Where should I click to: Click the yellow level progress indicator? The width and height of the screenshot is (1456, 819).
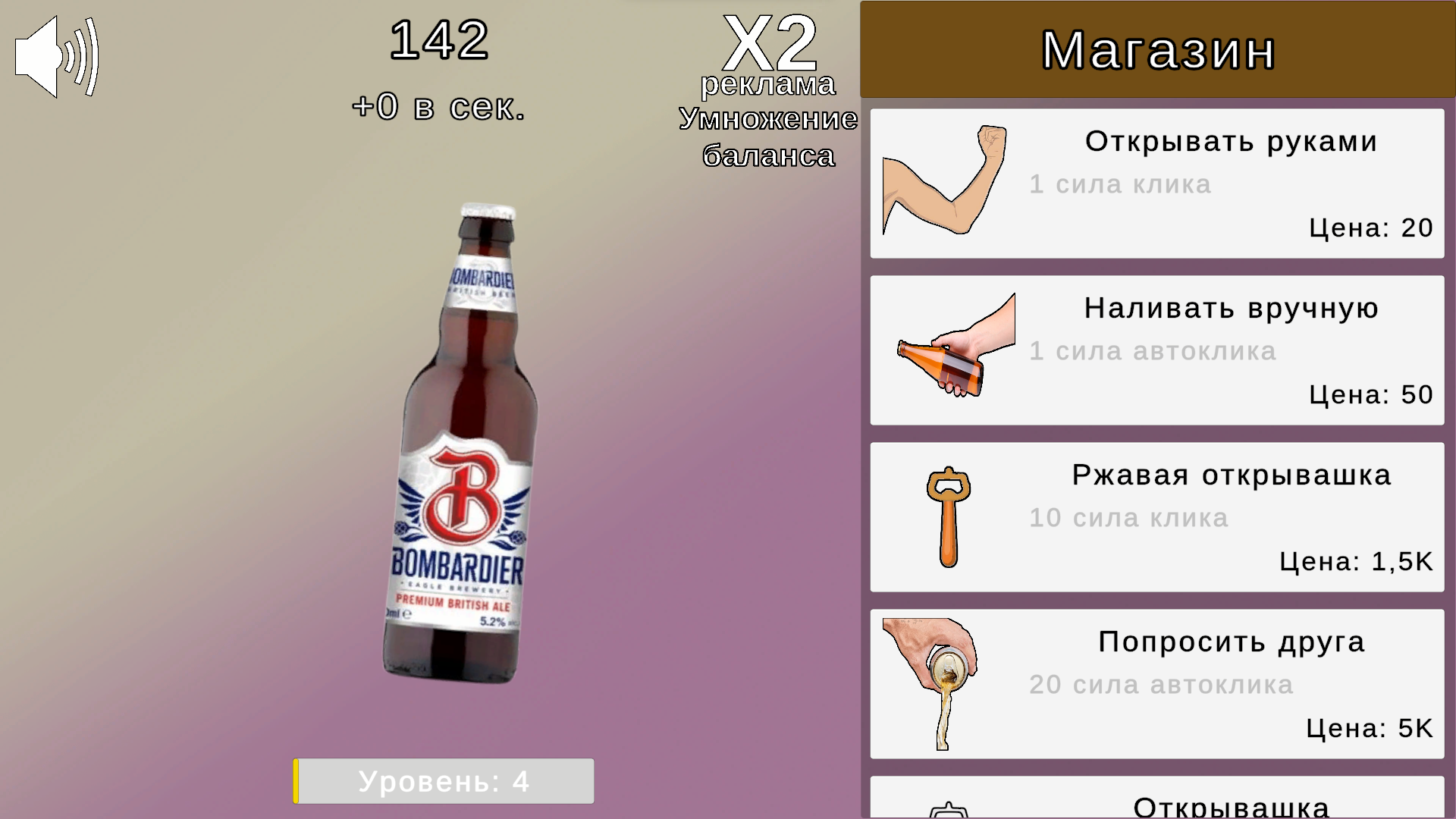coord(297,781)
